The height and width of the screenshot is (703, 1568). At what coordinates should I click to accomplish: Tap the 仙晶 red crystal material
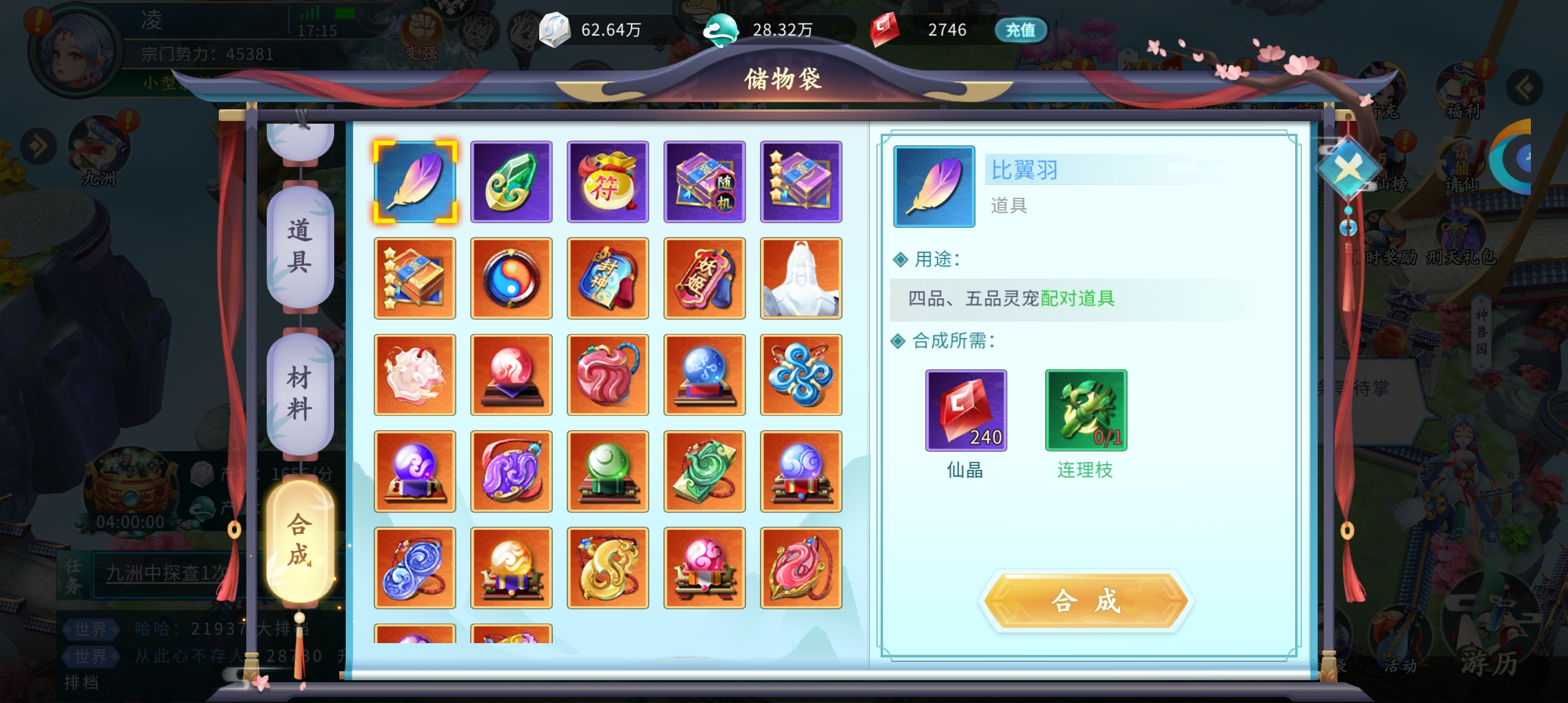pos(966,411)
